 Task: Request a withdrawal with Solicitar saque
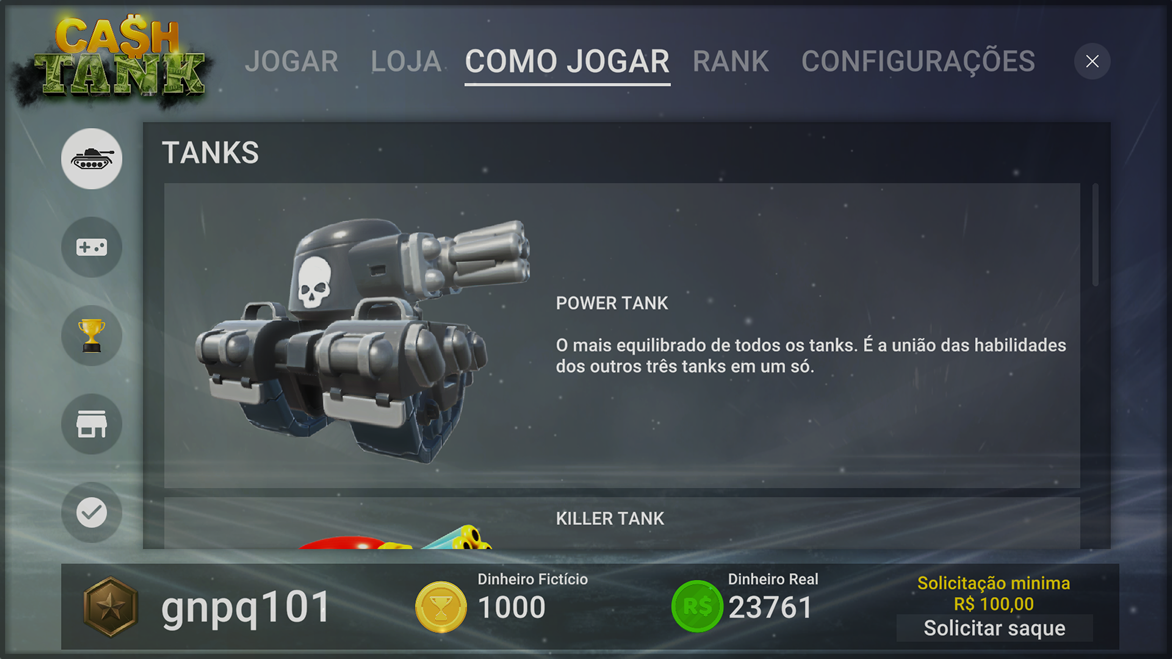(994, 629)
